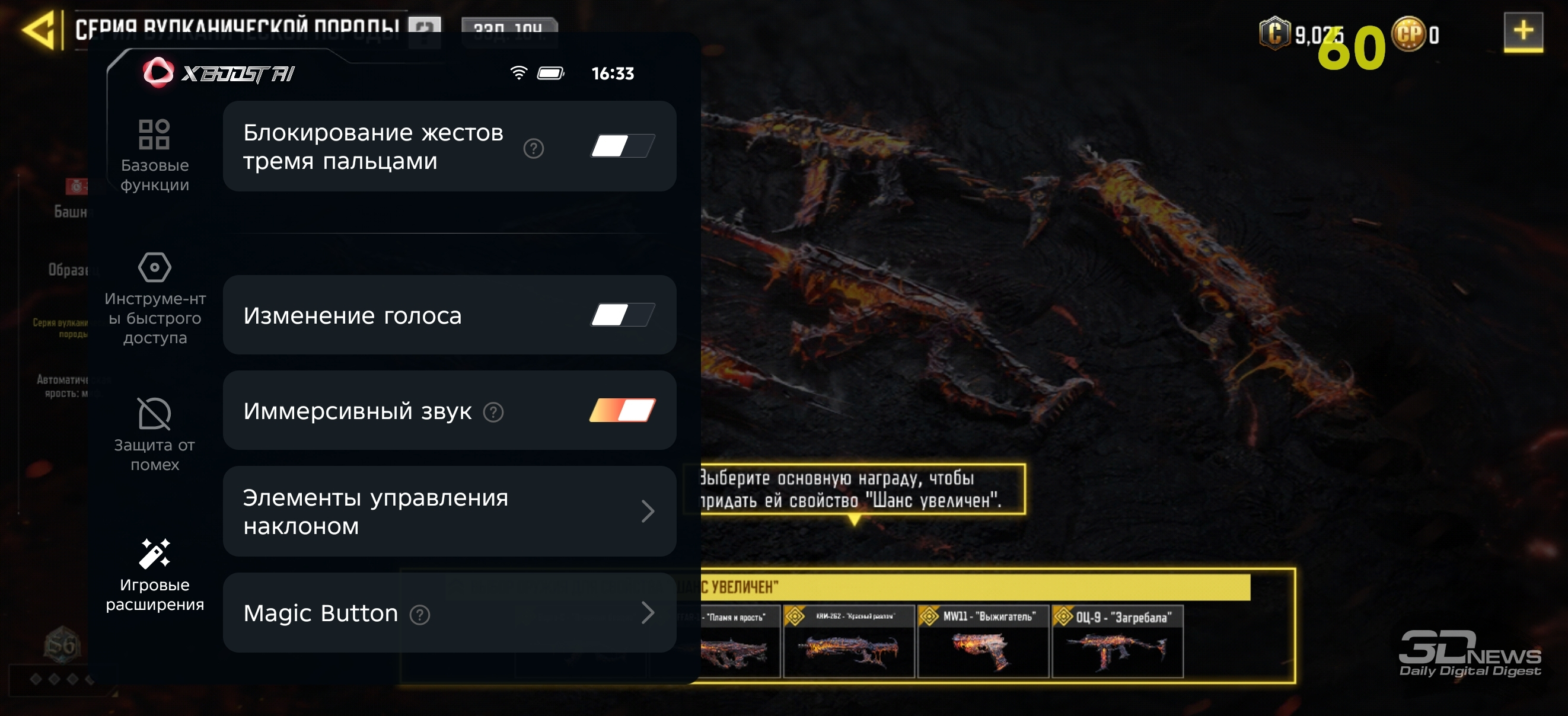
Task: Add currency with the plus button
Action: pyautogui.click(x=1522, y=31)
